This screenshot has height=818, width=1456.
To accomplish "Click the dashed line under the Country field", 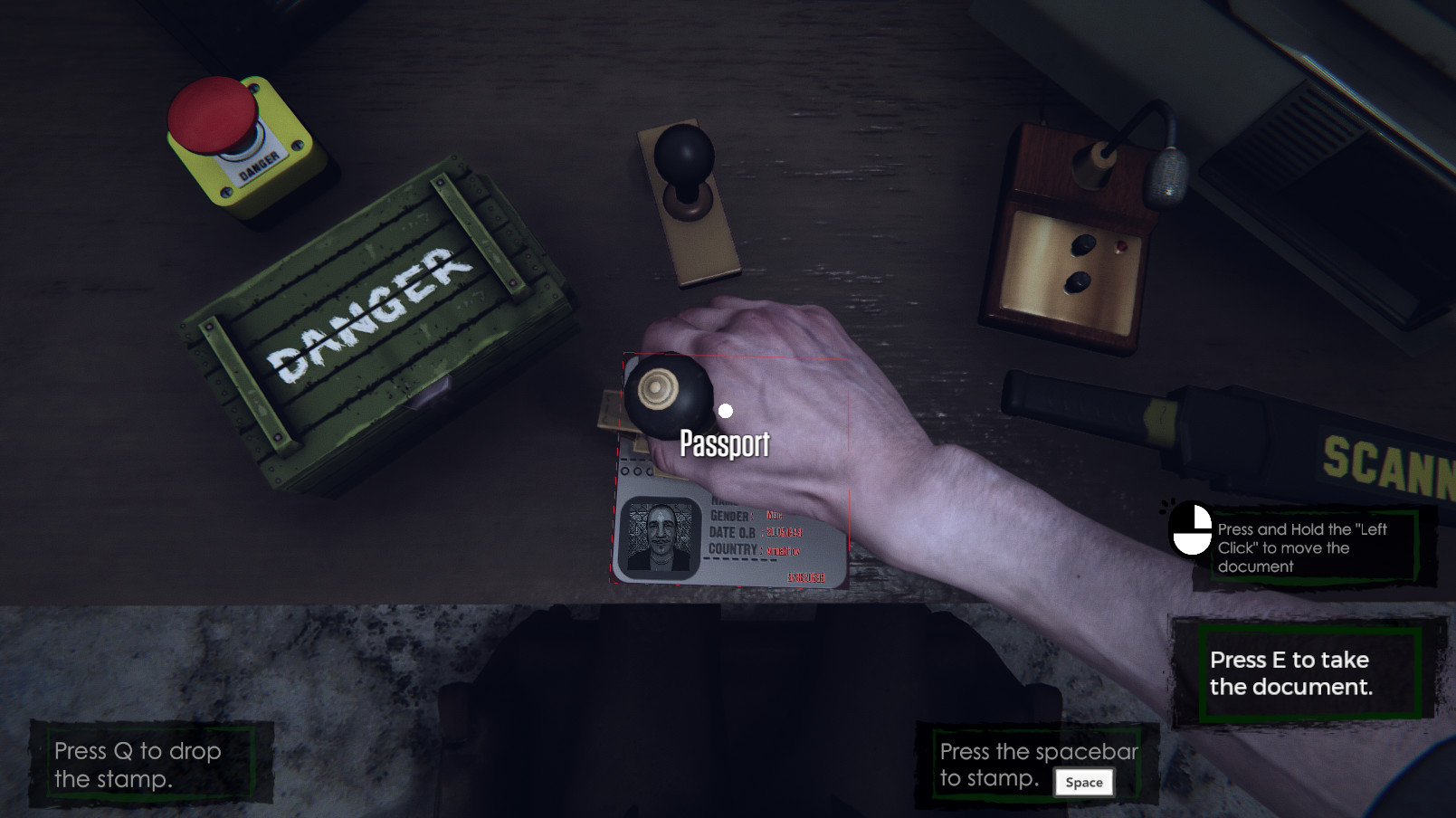I will (739, 558).
